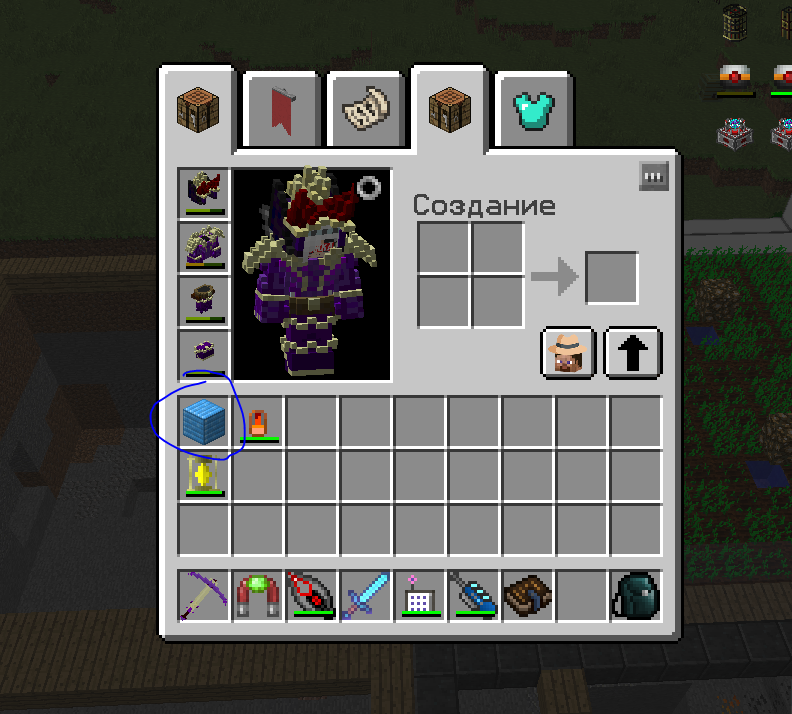Select the yellow crystal capsule item
Screen dimensions: 792x714
click(x=205, y=475)
